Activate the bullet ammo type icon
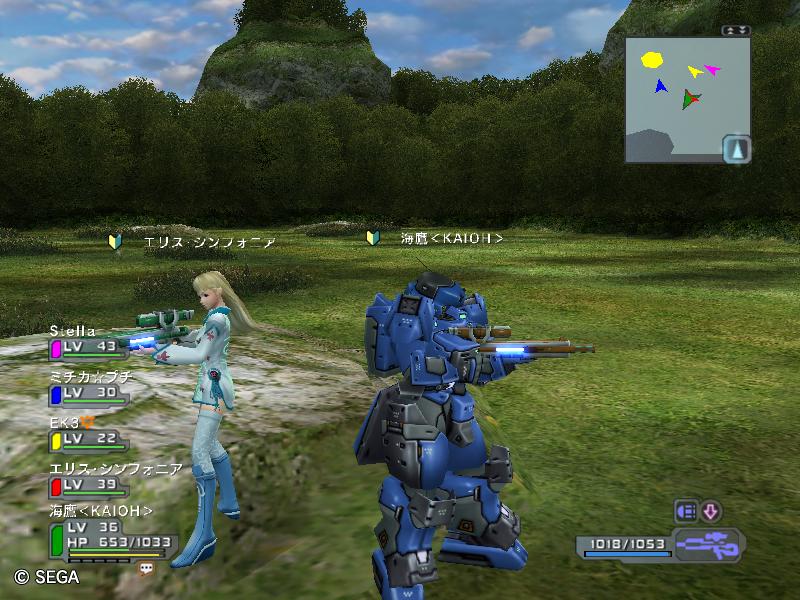Viewport: 800px width, 600px height. [x=687, y=510]
